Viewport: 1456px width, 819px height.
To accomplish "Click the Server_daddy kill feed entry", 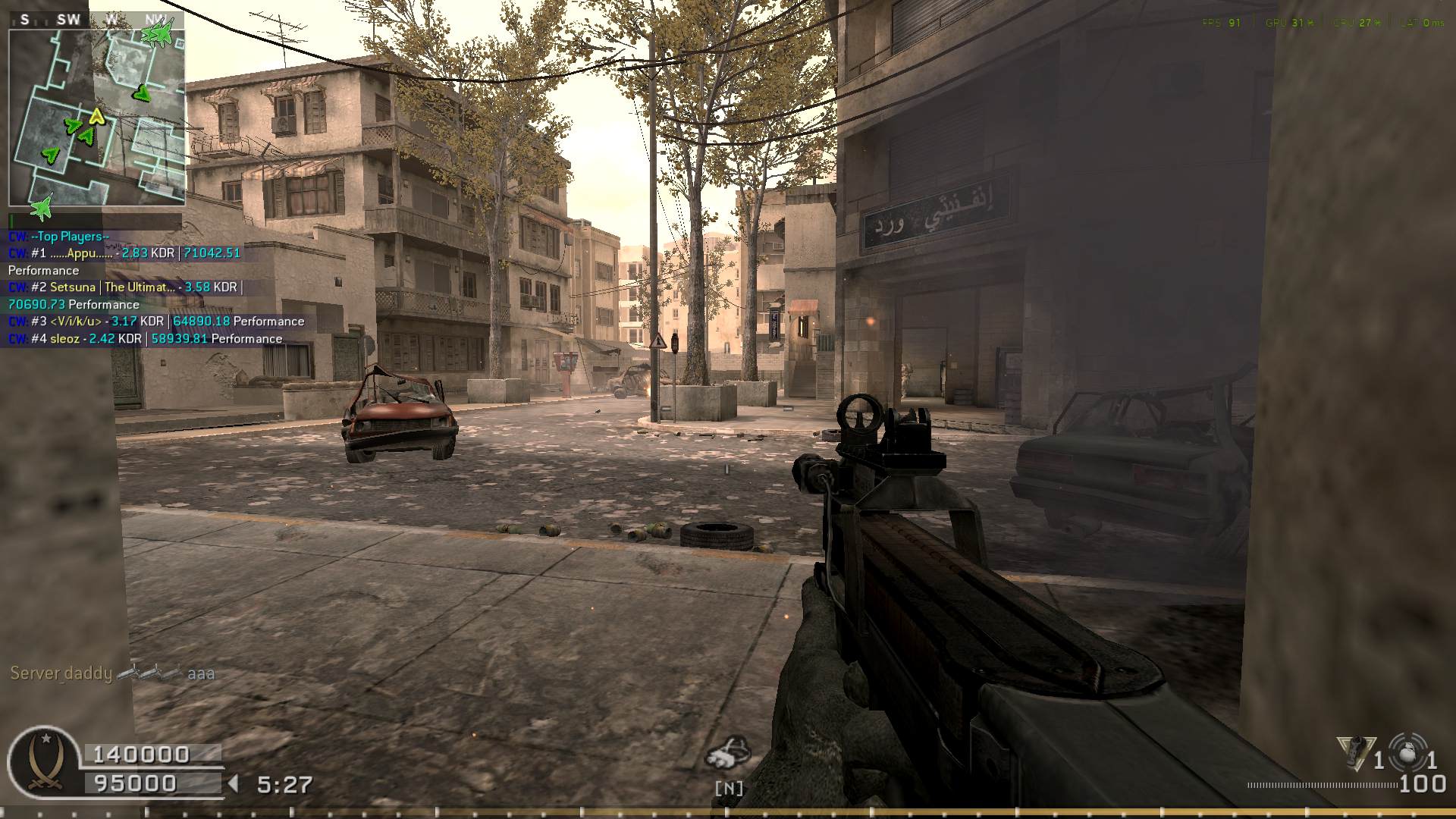I will point(112,673).
